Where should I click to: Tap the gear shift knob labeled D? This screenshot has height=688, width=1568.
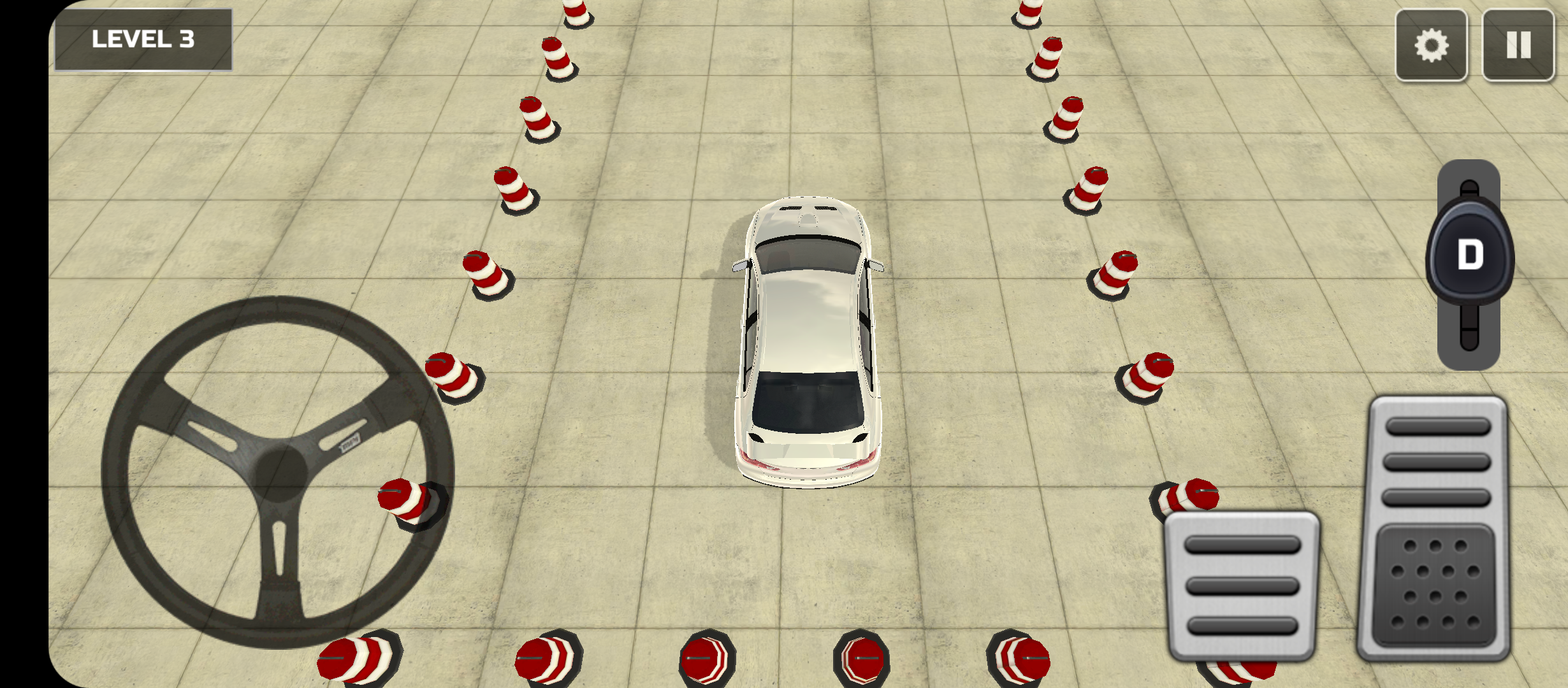[1469, 254]
